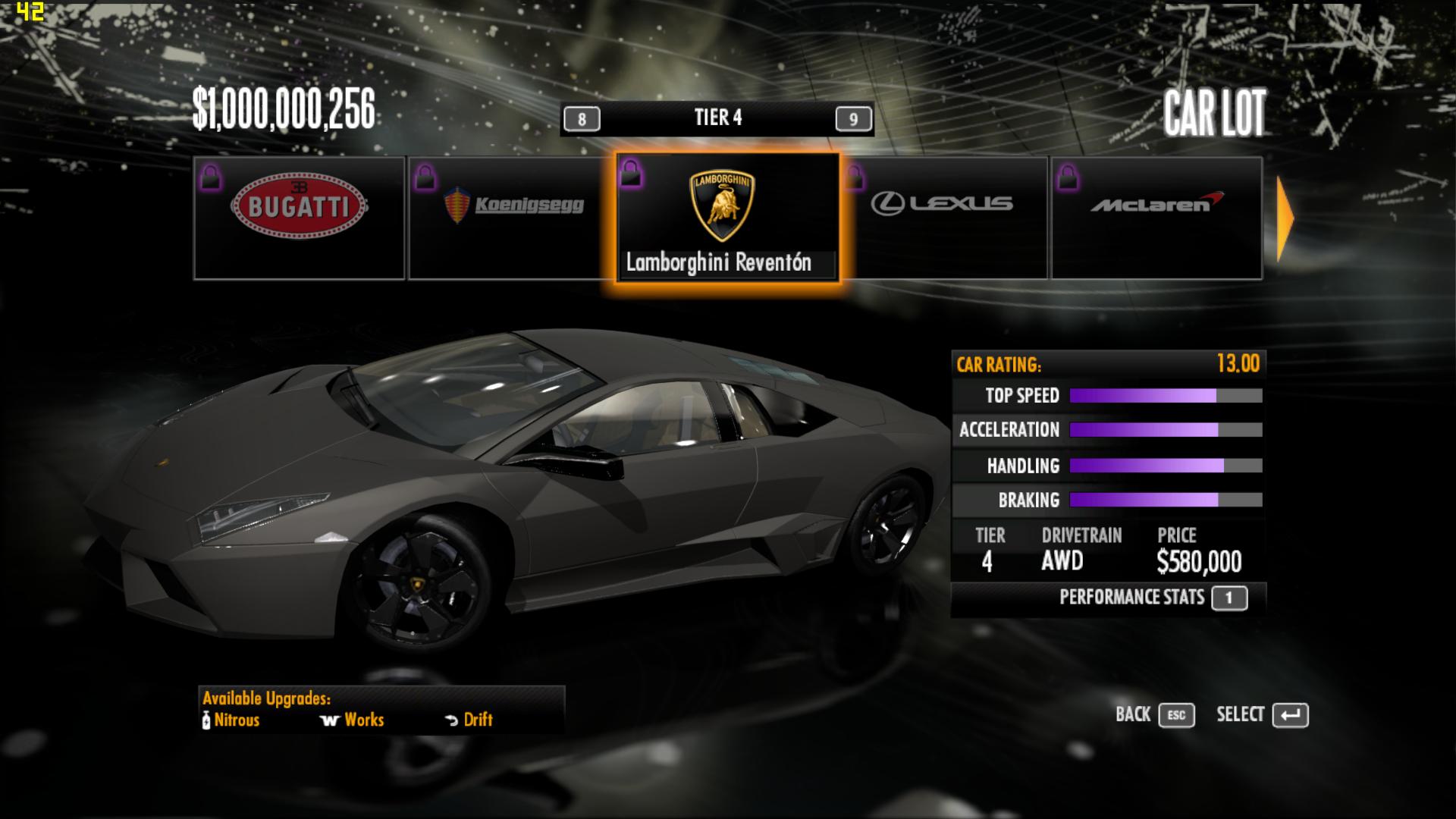Viewport: 1456px width, 819px height.
Task: Switch to the previous tier
Action: [x=582, y=119]
